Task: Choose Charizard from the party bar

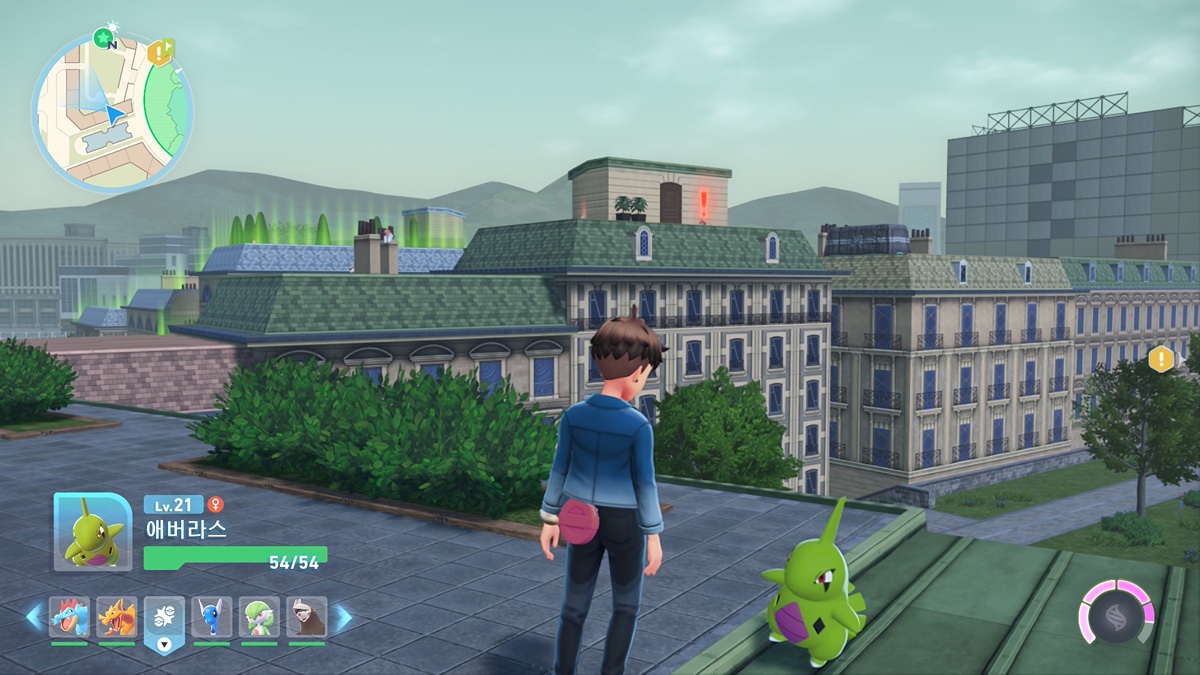Action: [x=117, y=617]
